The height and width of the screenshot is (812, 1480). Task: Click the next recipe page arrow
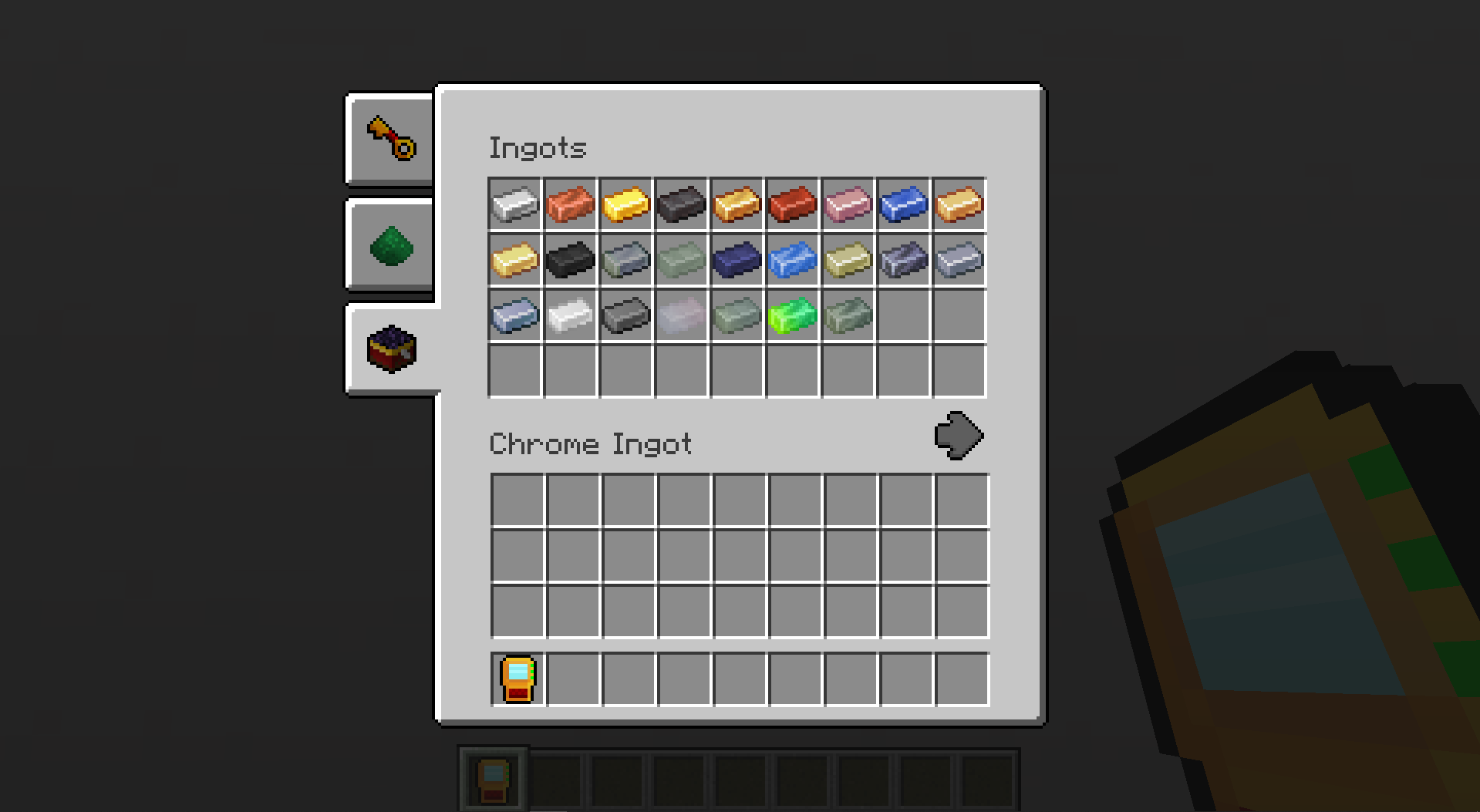(x=959, y=436)
